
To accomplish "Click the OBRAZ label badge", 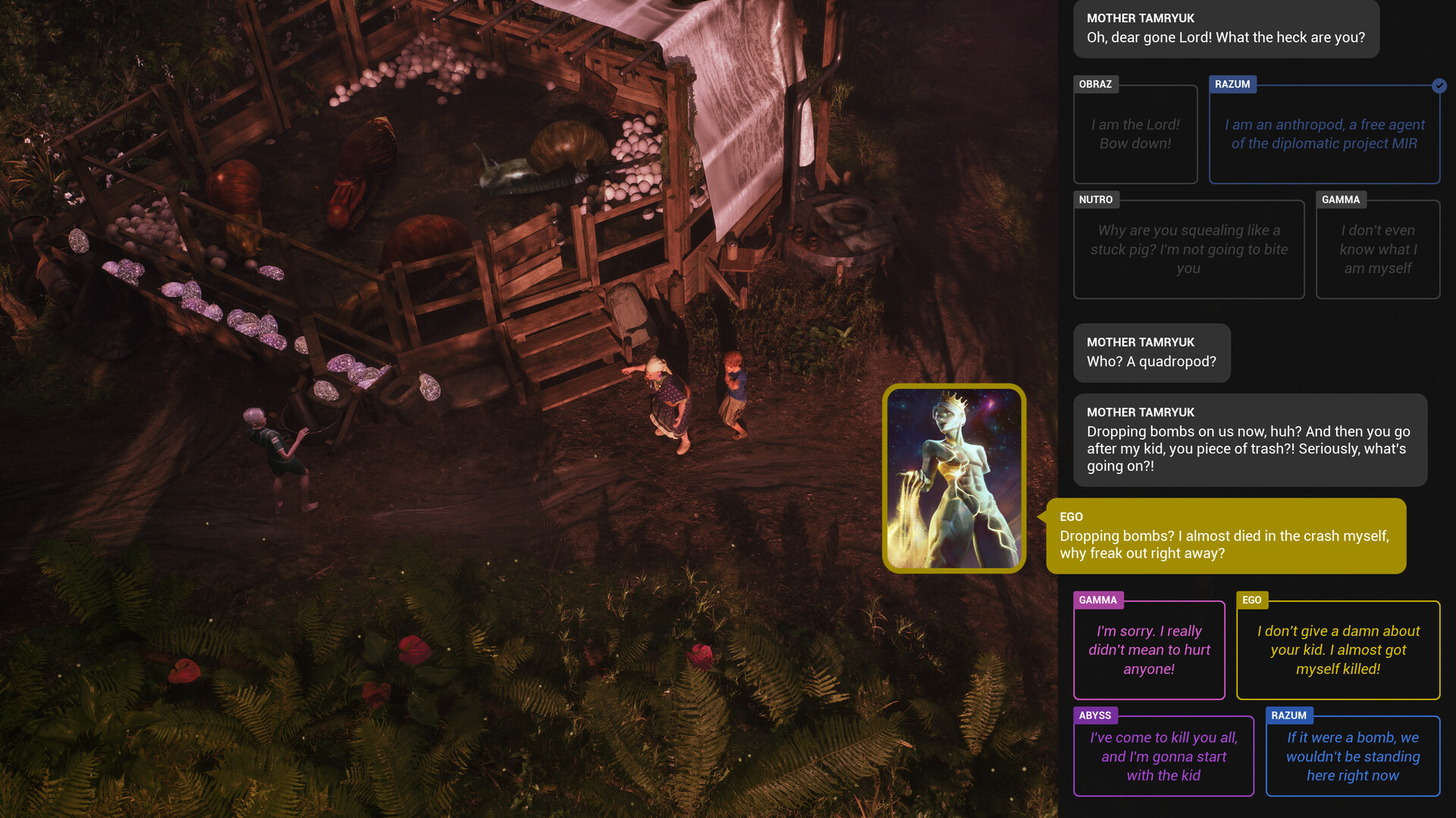I will 1097,84.
